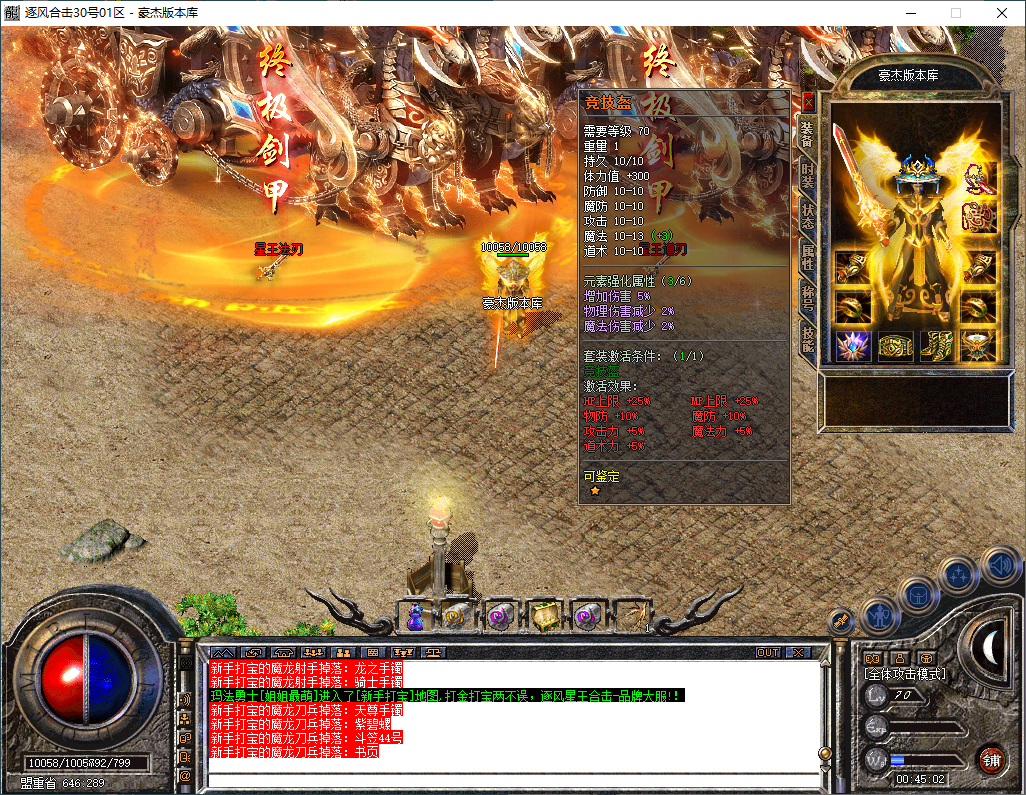
Task: Maximize the game window
Action: click(x=955, y=13)
